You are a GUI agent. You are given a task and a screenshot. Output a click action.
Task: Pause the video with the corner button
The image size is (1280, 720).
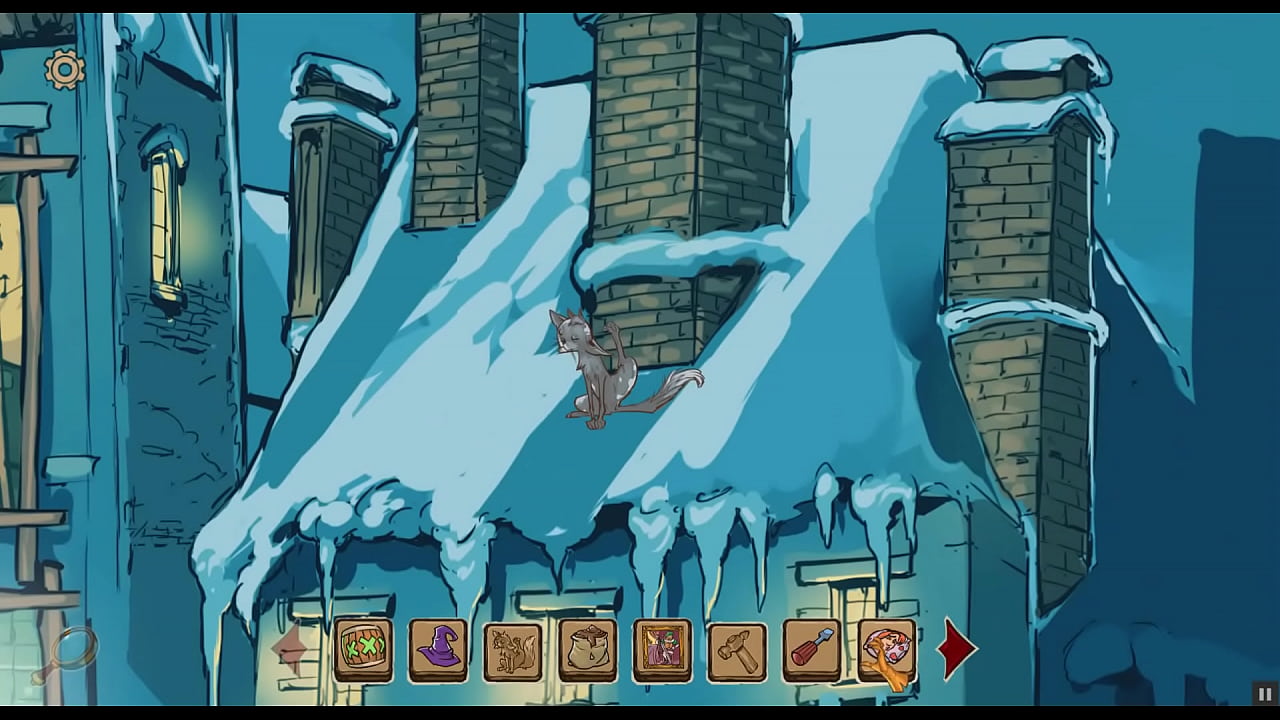[x=1265, y=694]
